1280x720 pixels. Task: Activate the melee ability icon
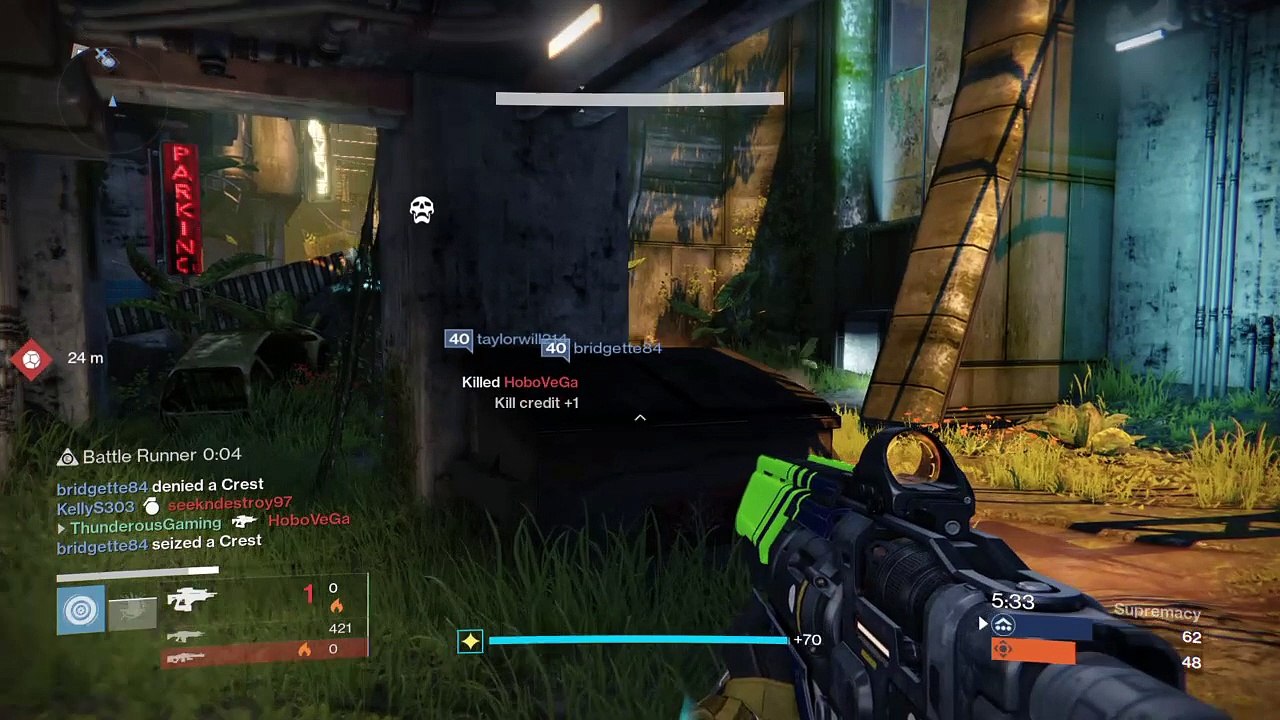[x=133, y=612]
